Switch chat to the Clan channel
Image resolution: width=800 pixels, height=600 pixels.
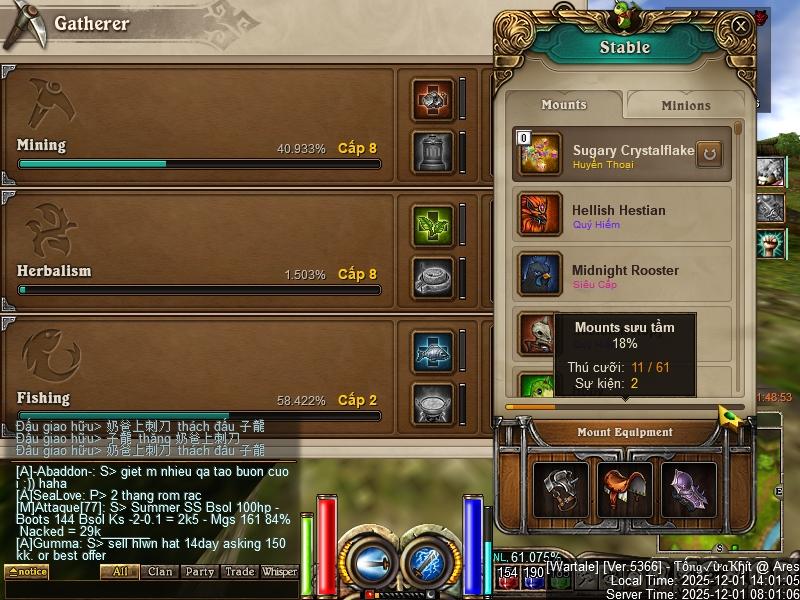coord(160,572)
